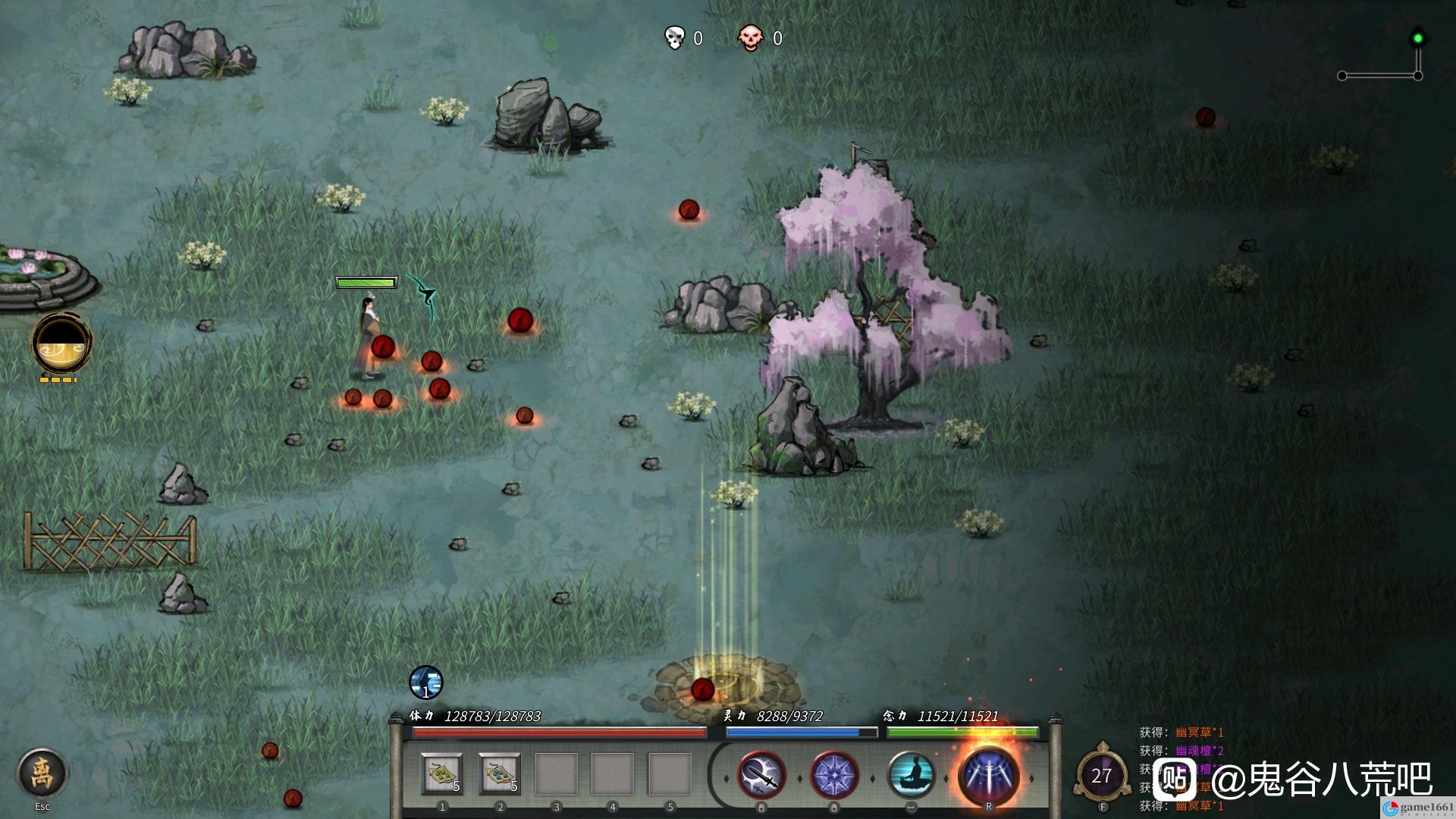1456x819 pixels.
Task: Select the blue buff icon marked 1
Action: (x=425, y=682)
